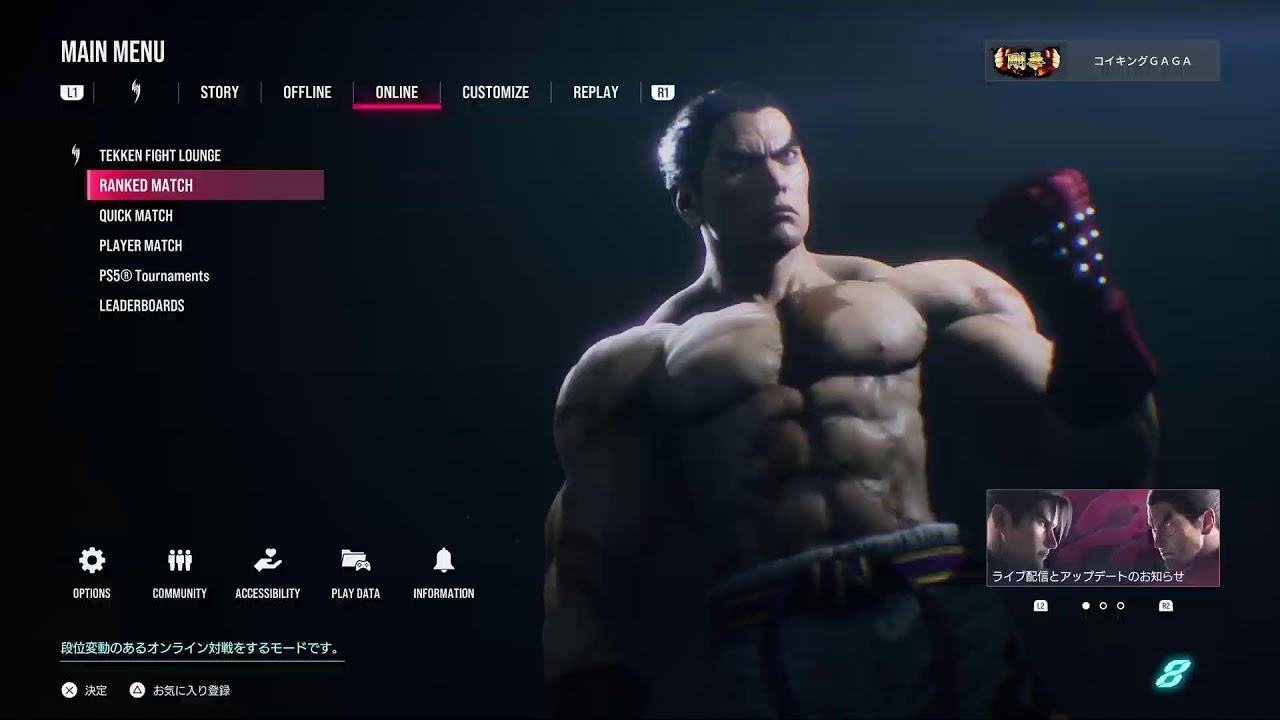Open PS5 Tournaments

pos(154,275)
